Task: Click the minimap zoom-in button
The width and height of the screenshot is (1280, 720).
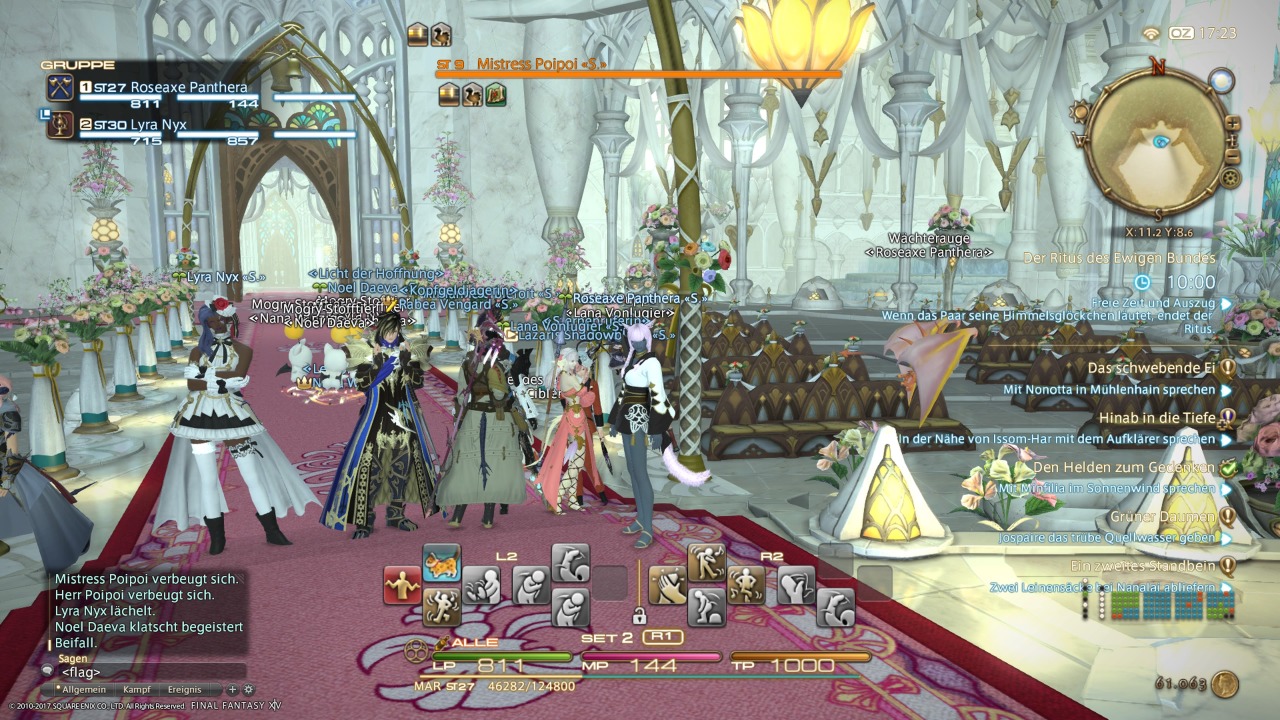Action: 1232,122
